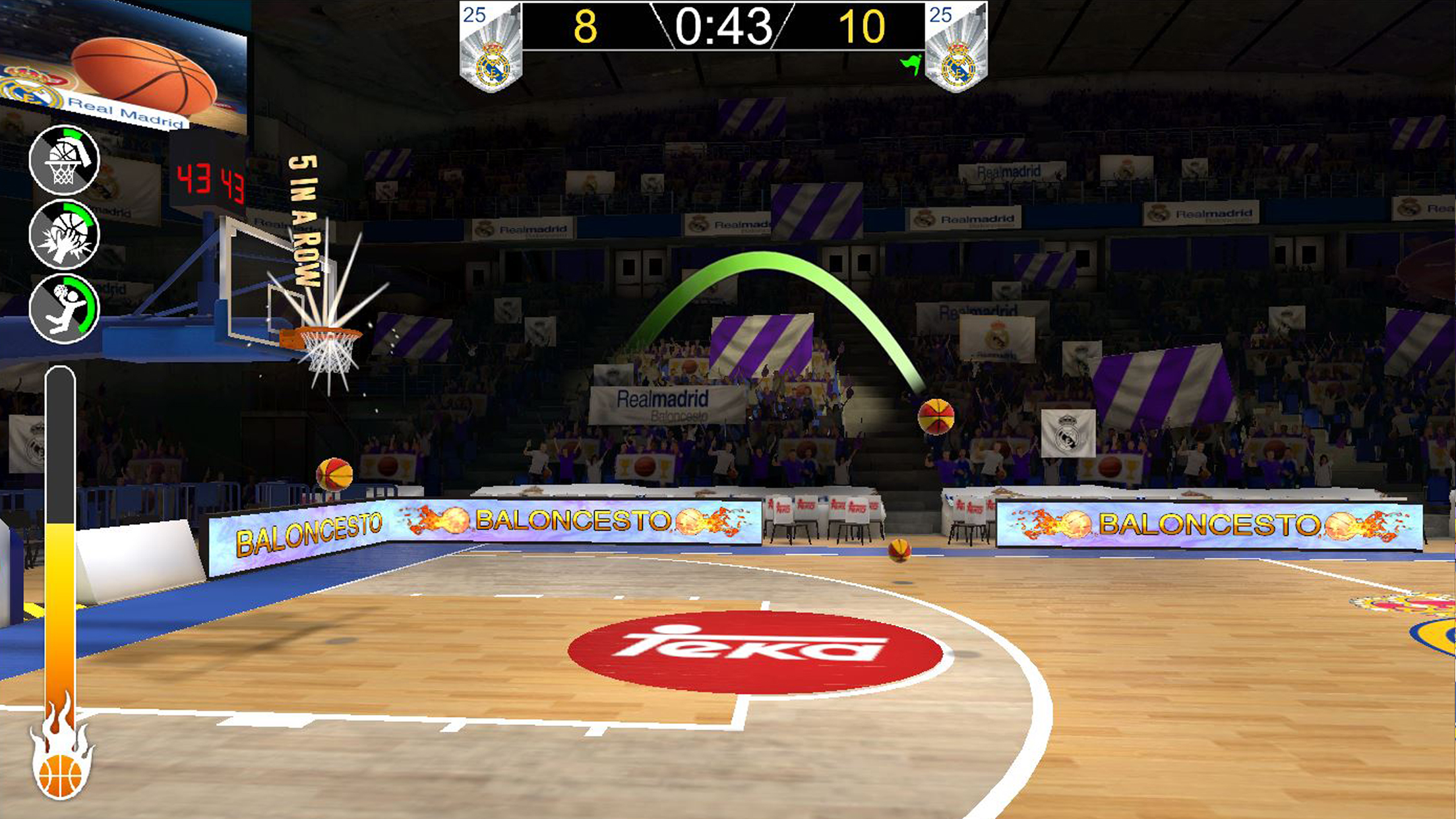Use the hand-blocking-ball power-up
Image resolution: width=1456 pixels, height=819 pixels.
tap(64, 234)
